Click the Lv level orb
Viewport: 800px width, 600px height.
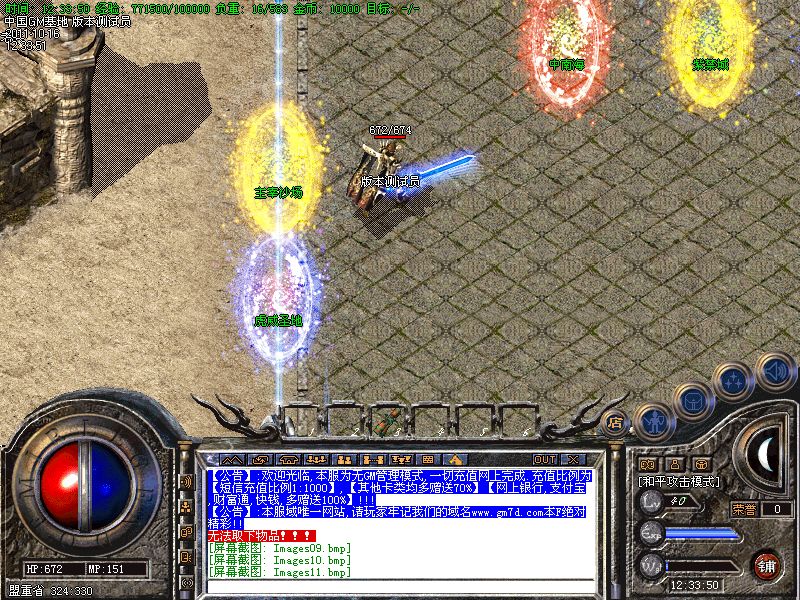(652, 501)
